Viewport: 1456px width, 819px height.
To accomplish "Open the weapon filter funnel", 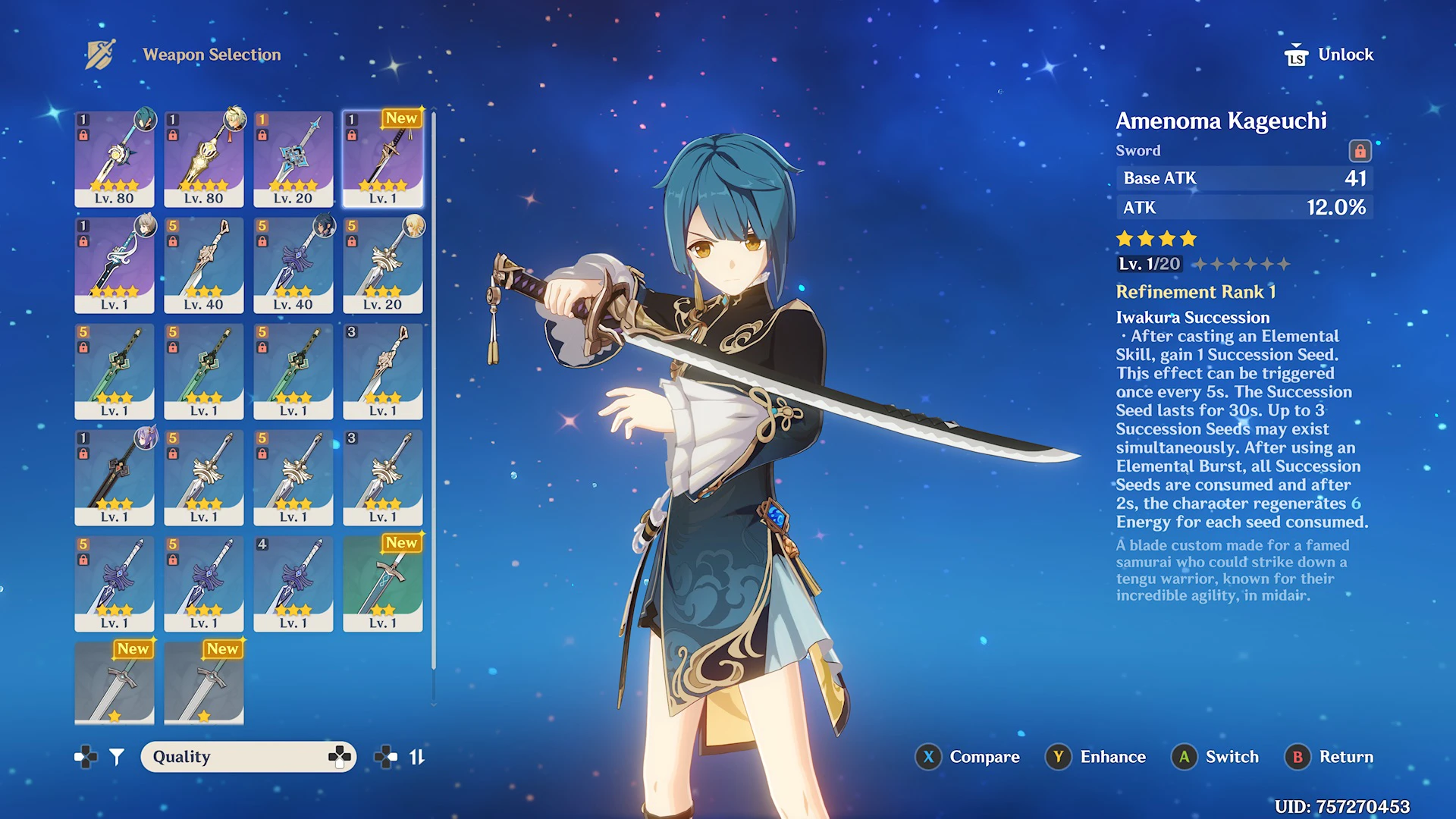I will 117,757.
